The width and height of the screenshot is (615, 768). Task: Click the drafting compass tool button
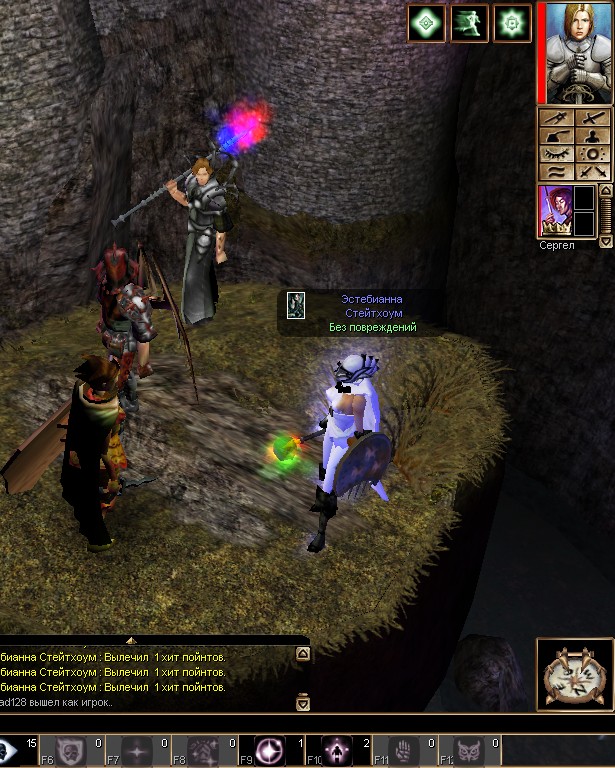click(x=556, y=118)
